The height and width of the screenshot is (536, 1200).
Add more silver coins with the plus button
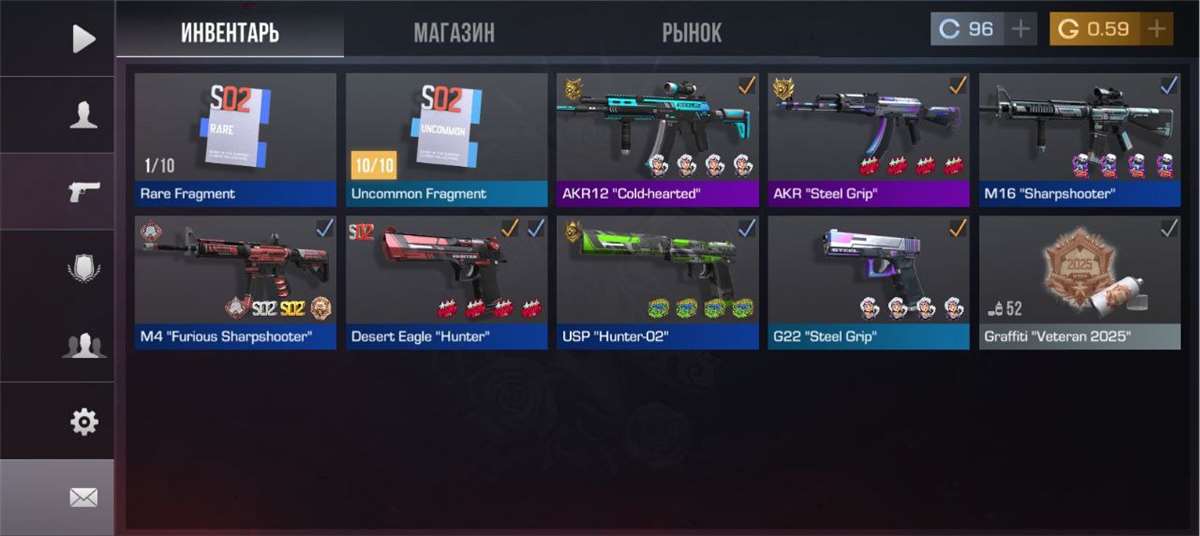pyautogui.click(x=1020, y=29)
